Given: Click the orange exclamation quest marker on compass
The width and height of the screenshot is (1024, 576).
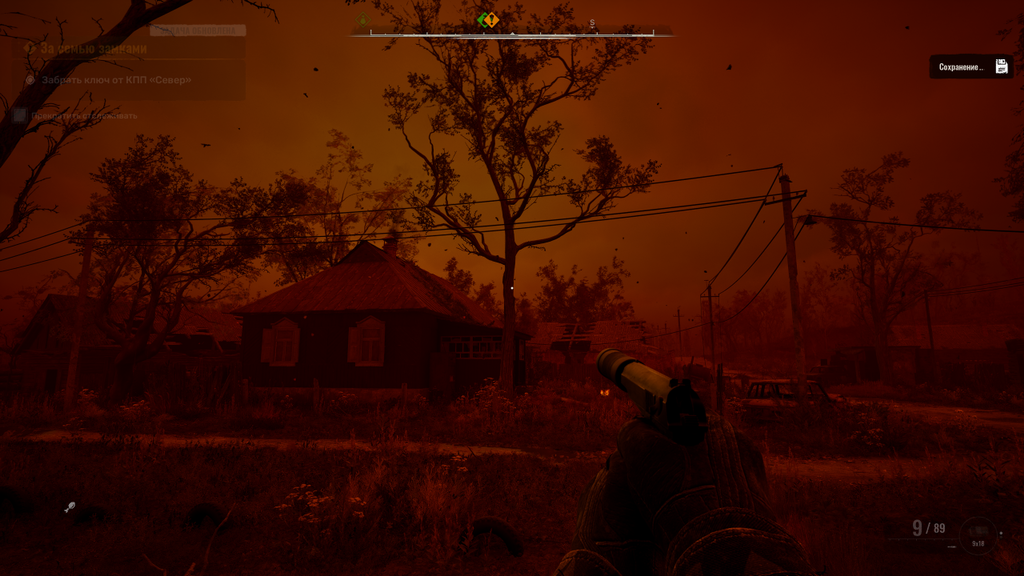Looking at the screenshot, I should coord(491,20).
